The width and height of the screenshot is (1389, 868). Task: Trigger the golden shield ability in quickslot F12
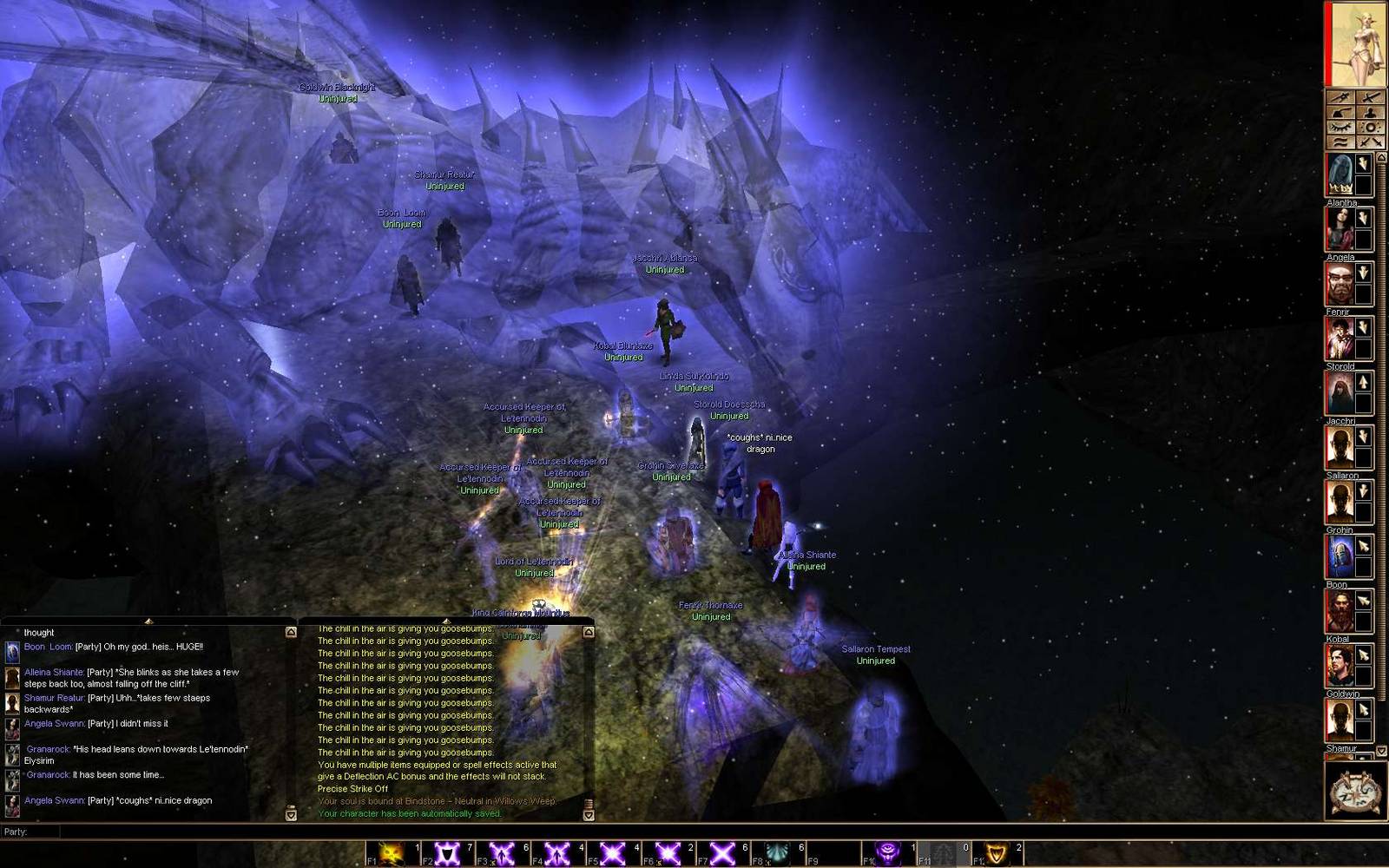pyautogui.click(x=998, y=852)
